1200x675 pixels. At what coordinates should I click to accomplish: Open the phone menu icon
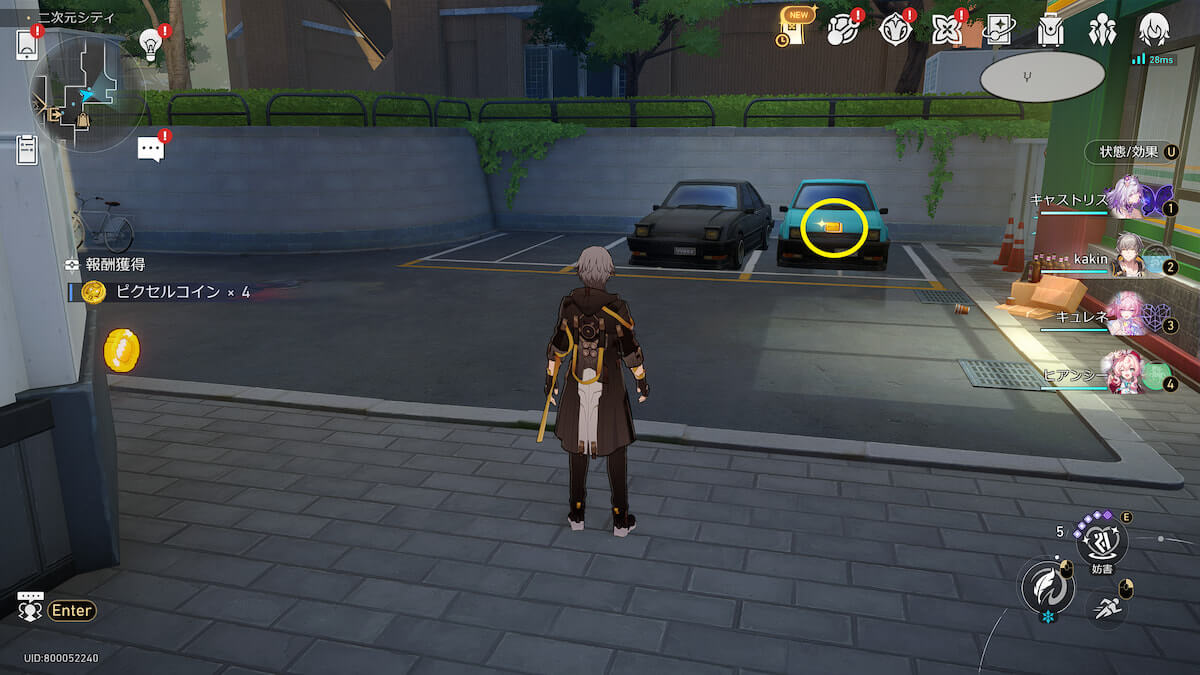27,45
